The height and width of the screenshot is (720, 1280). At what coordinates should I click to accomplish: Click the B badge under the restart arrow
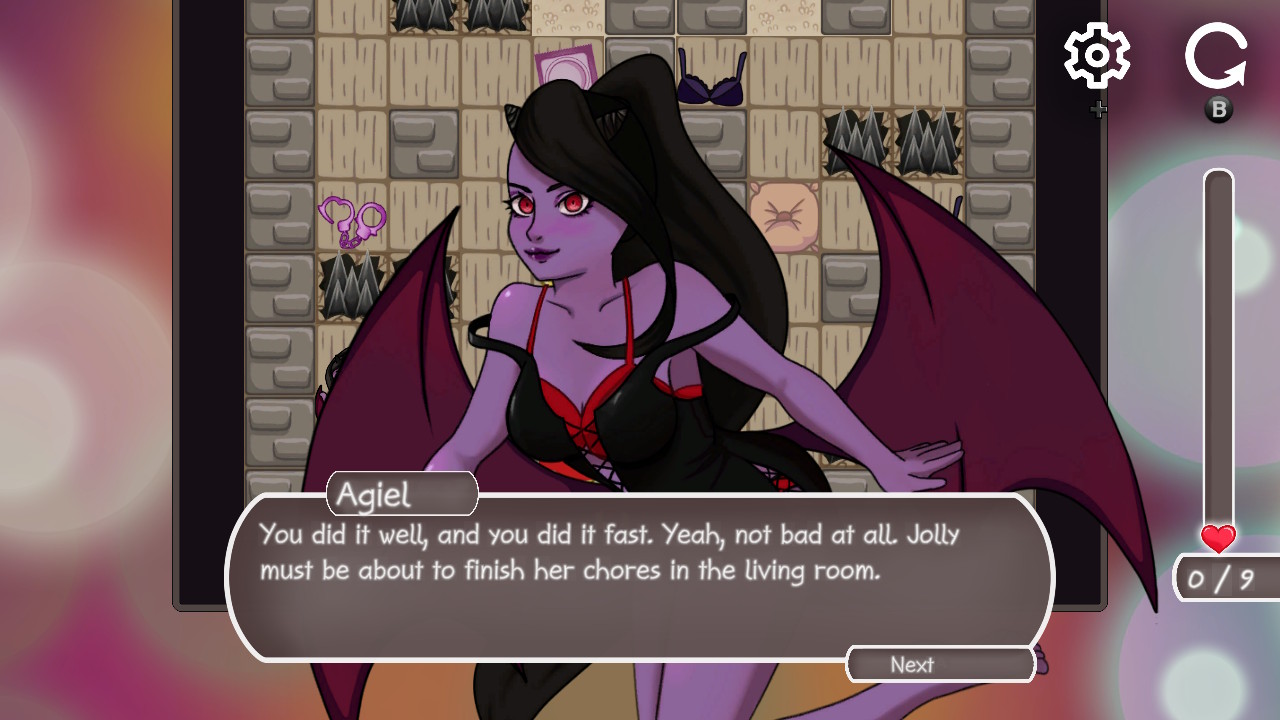(1218, 110)
